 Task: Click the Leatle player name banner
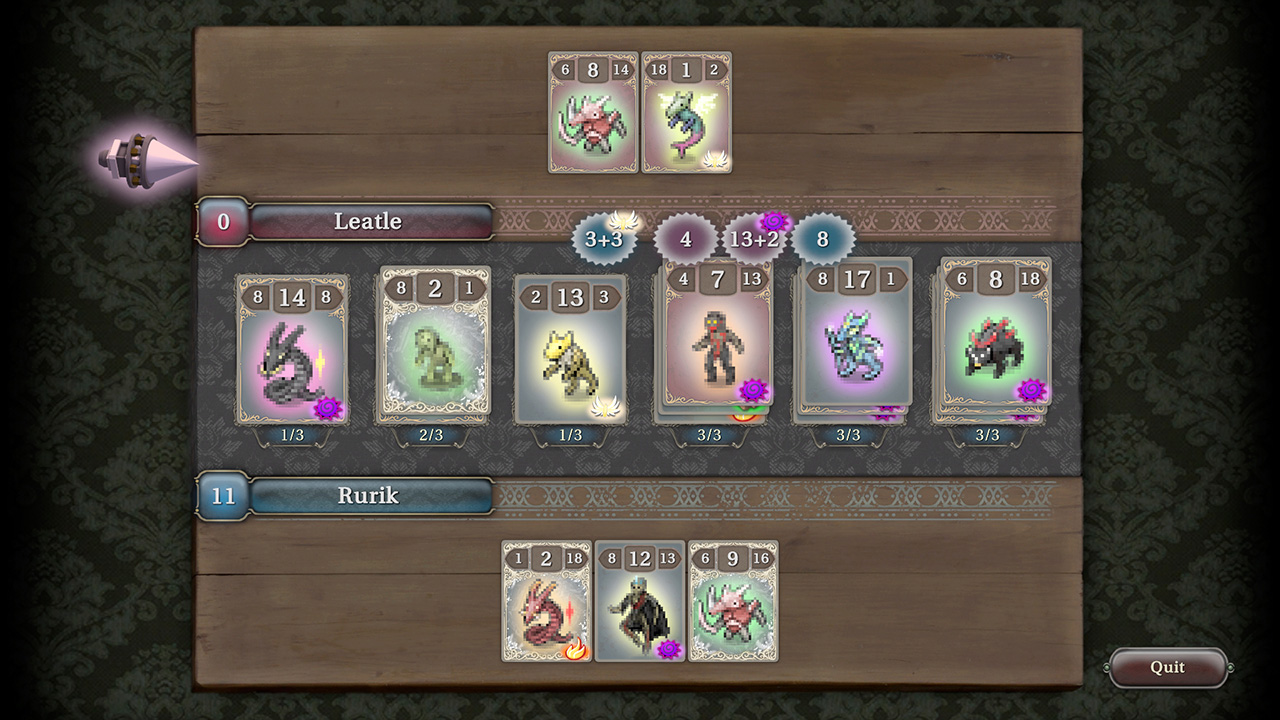pos(368,222)
